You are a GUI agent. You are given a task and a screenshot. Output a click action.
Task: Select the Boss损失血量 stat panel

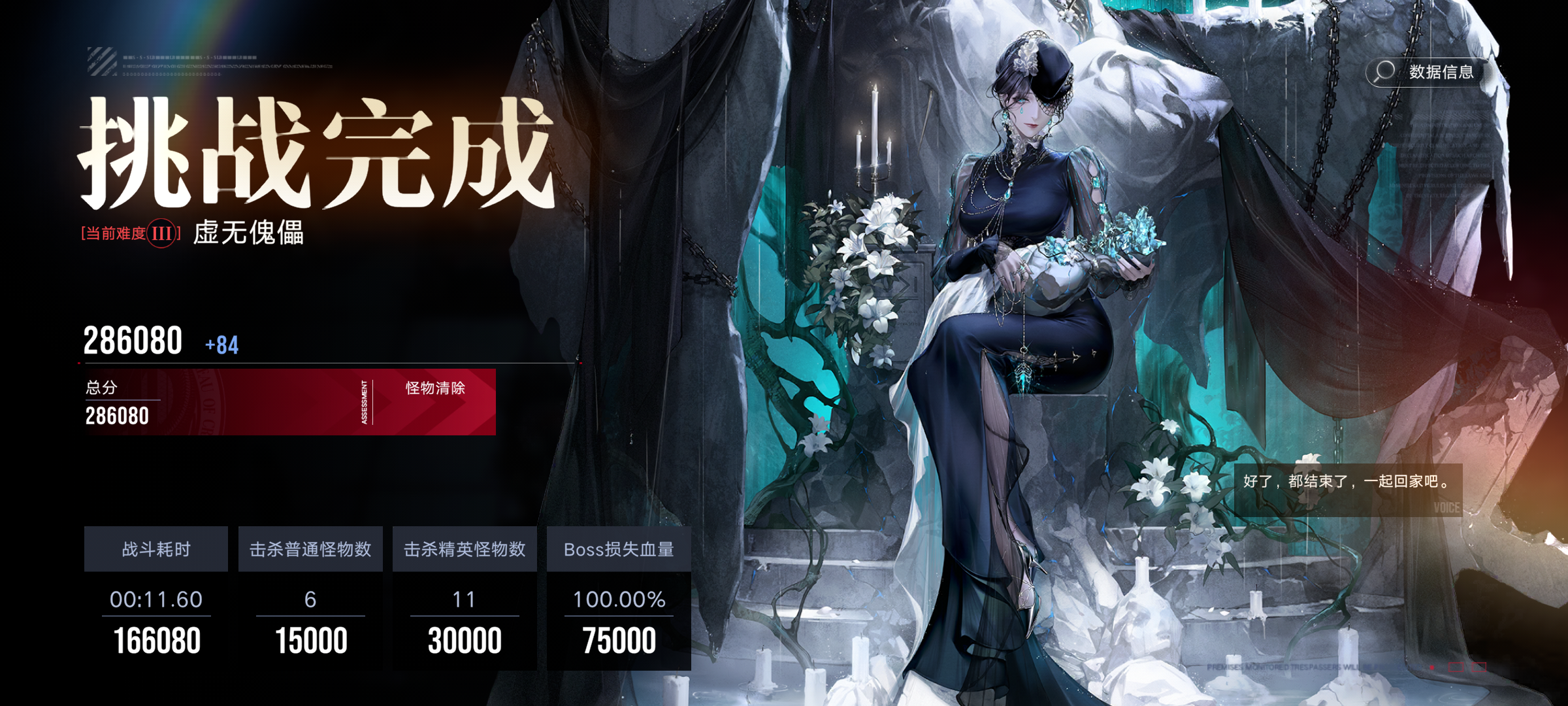[x=619, y=550]
